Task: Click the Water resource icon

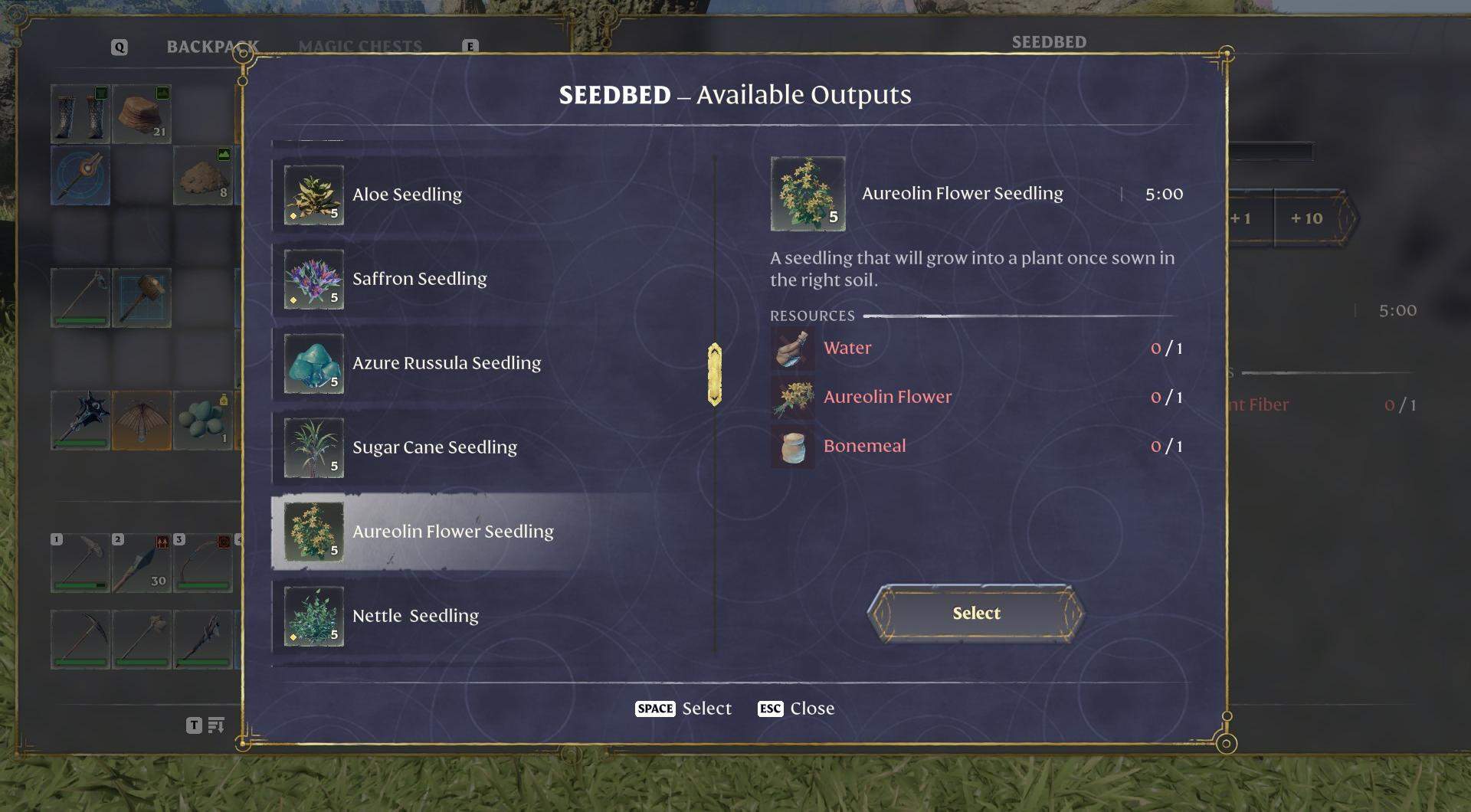Action: click(x=792, y=349)
